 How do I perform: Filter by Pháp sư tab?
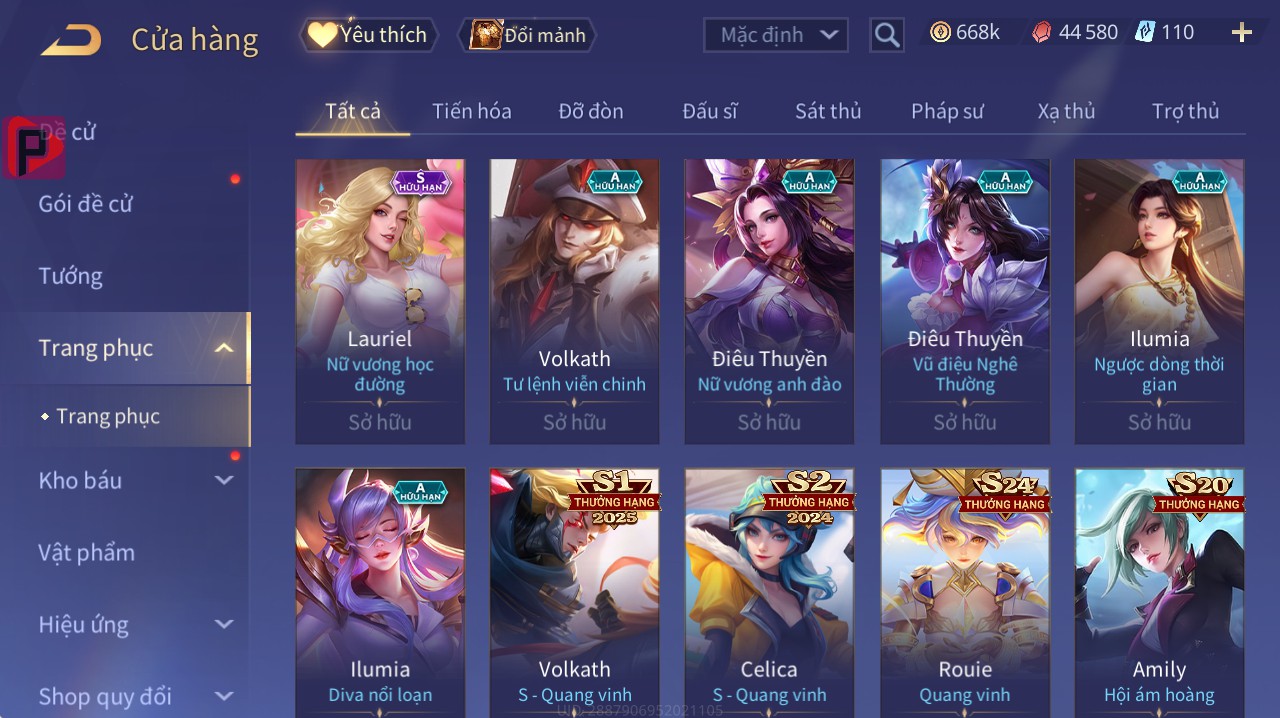(947, 111)
